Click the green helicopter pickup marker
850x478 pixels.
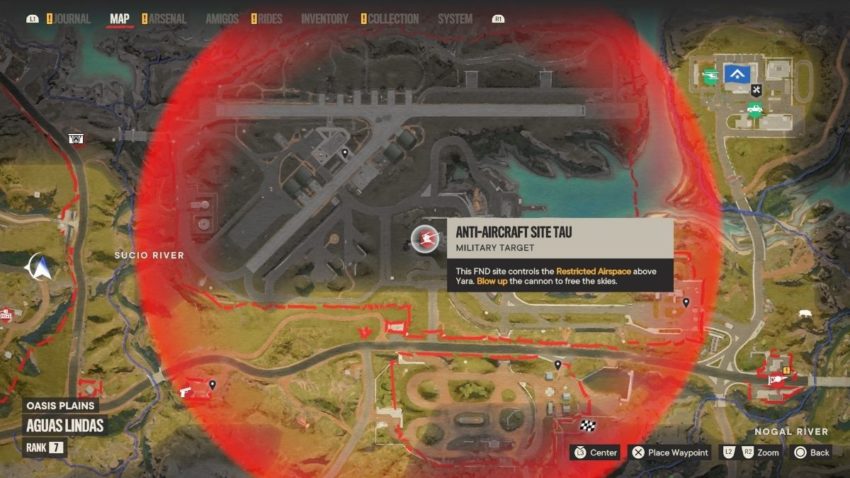coord(708,75)
